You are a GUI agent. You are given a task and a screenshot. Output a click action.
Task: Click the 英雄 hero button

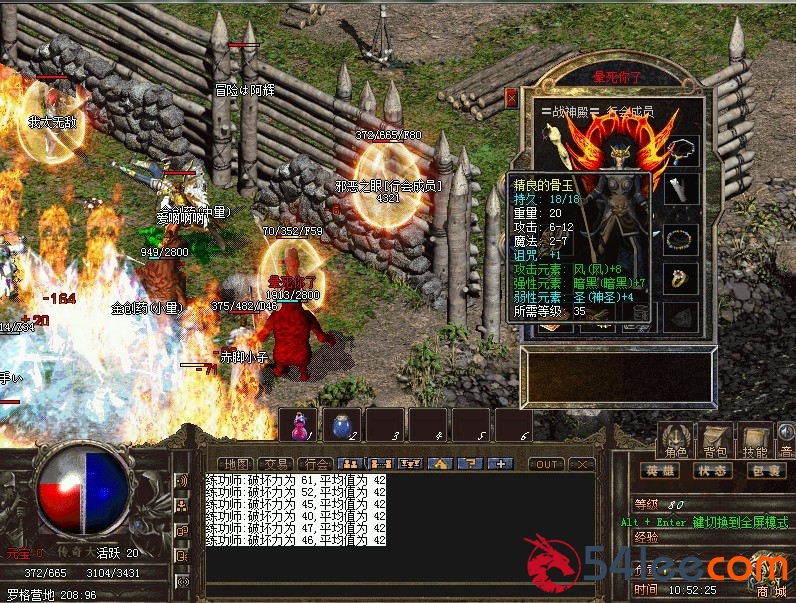pos(660,470)
